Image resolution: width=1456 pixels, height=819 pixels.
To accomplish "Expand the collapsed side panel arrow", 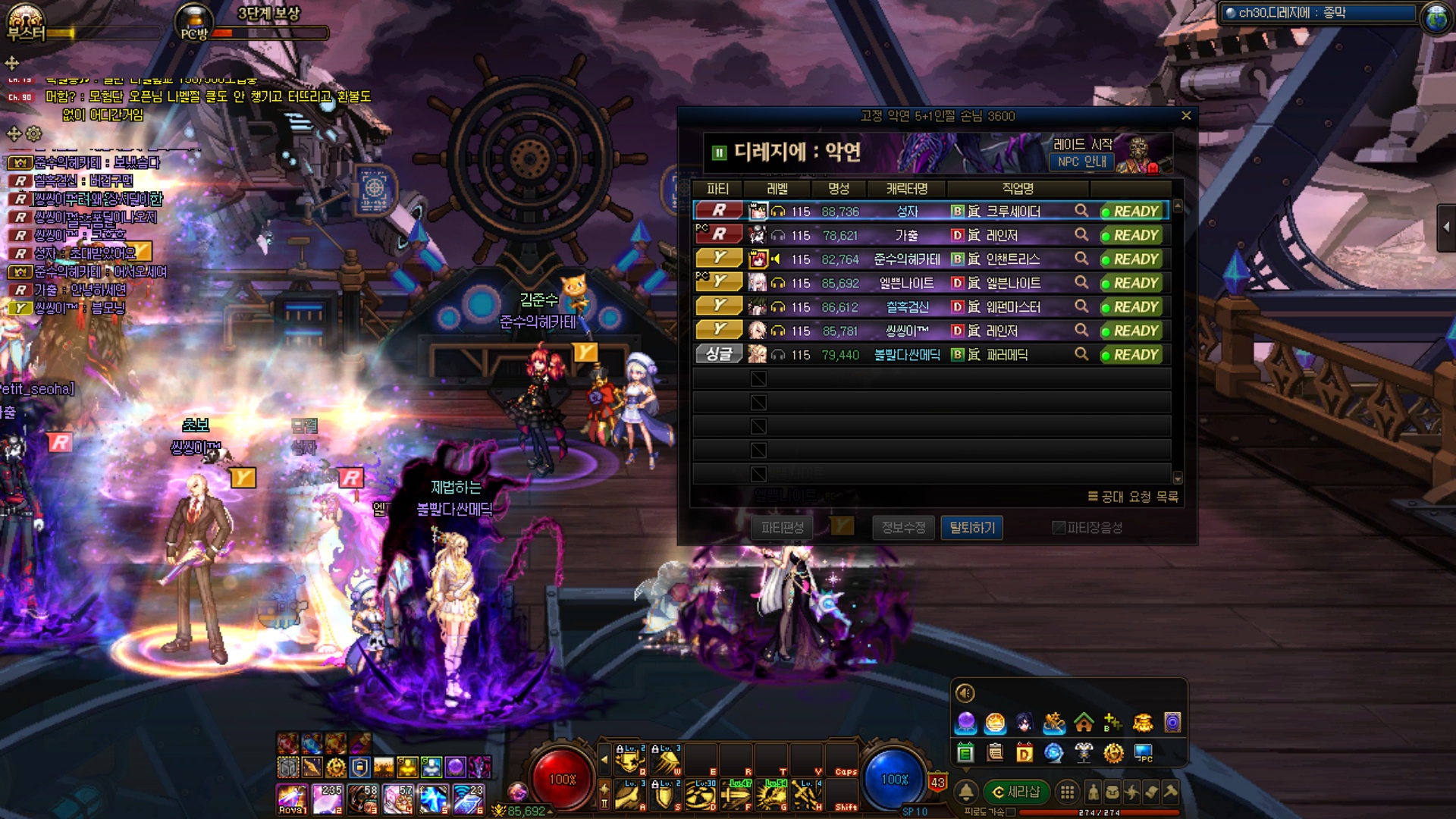I will point(1446,227).
